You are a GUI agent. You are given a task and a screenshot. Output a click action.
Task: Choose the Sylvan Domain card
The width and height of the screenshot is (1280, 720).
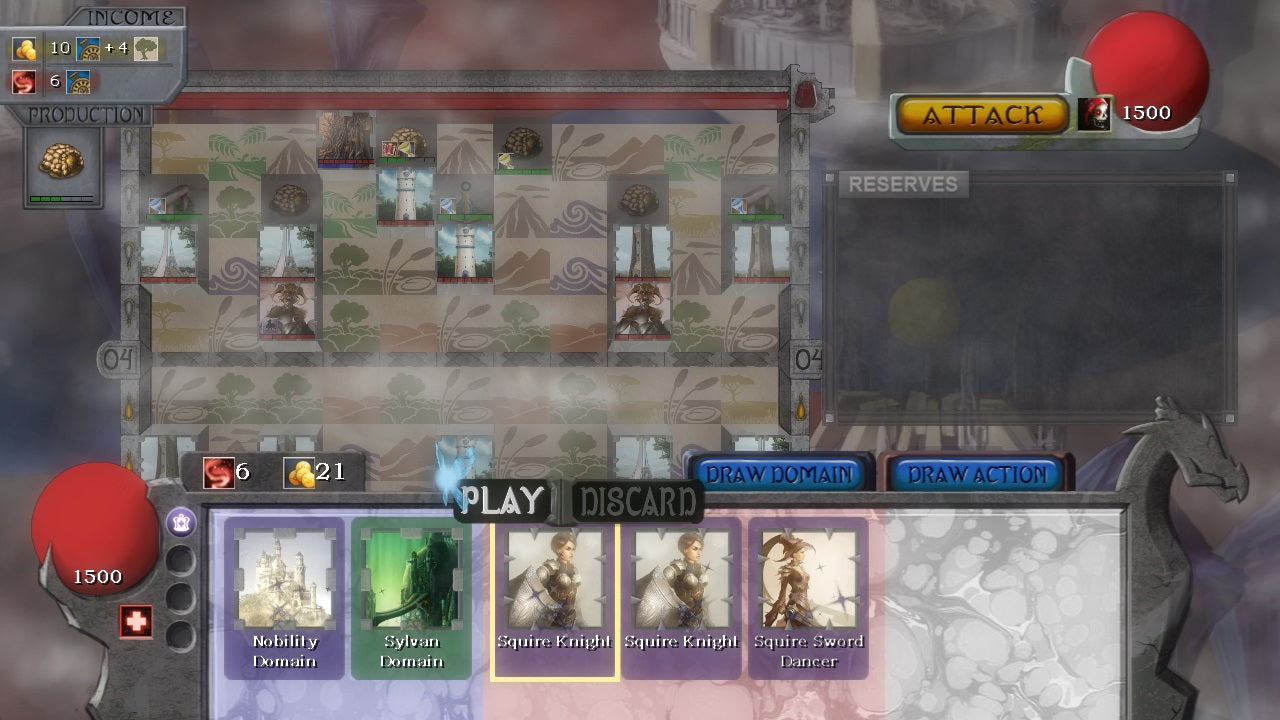point(411,598)
